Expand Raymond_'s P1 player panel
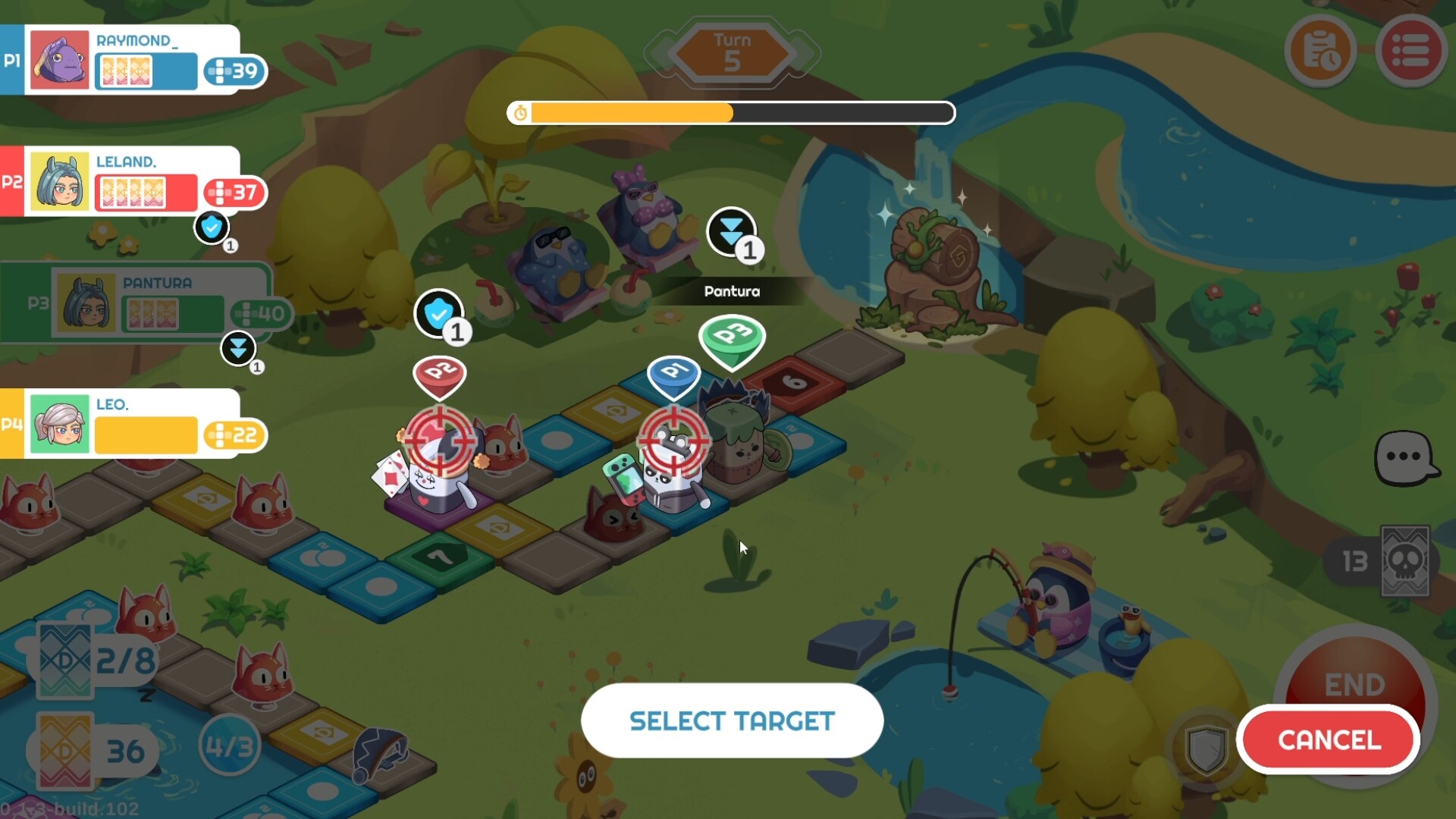 pyautogui.click(x=136, y=59)
